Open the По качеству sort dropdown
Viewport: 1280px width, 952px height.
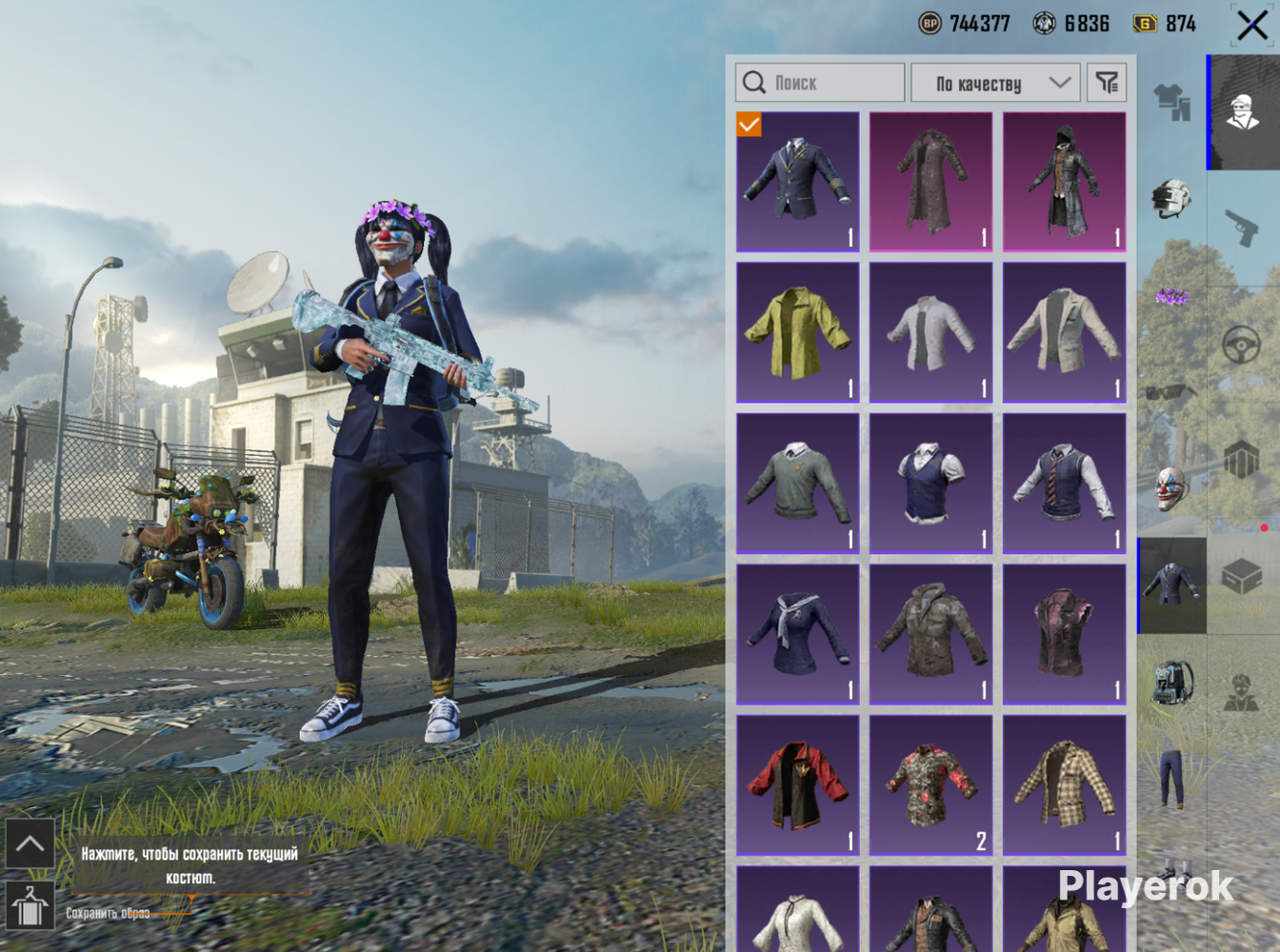click(994, 83)
